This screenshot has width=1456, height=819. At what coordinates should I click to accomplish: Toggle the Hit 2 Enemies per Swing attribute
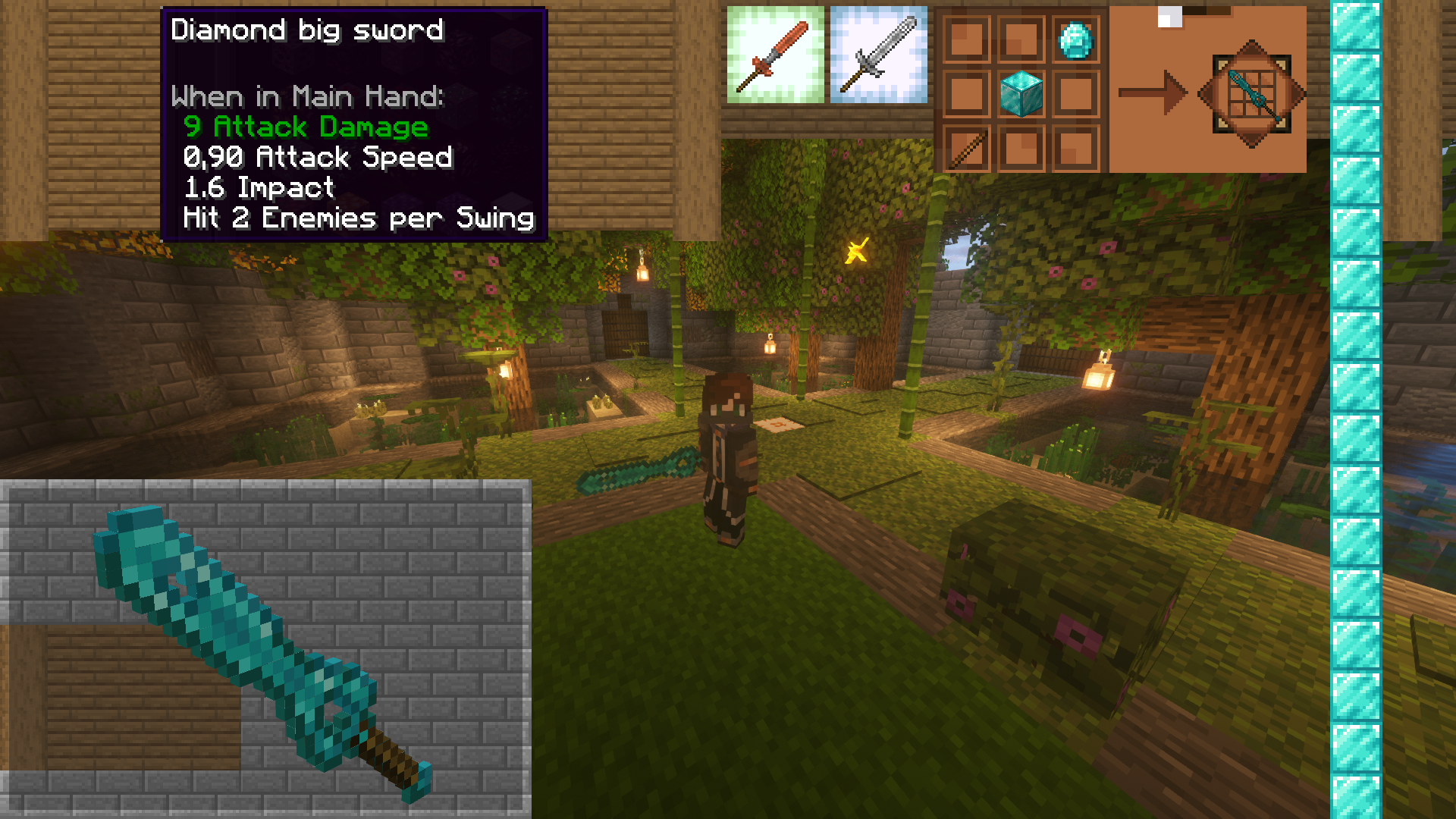[x=356, y=218]
